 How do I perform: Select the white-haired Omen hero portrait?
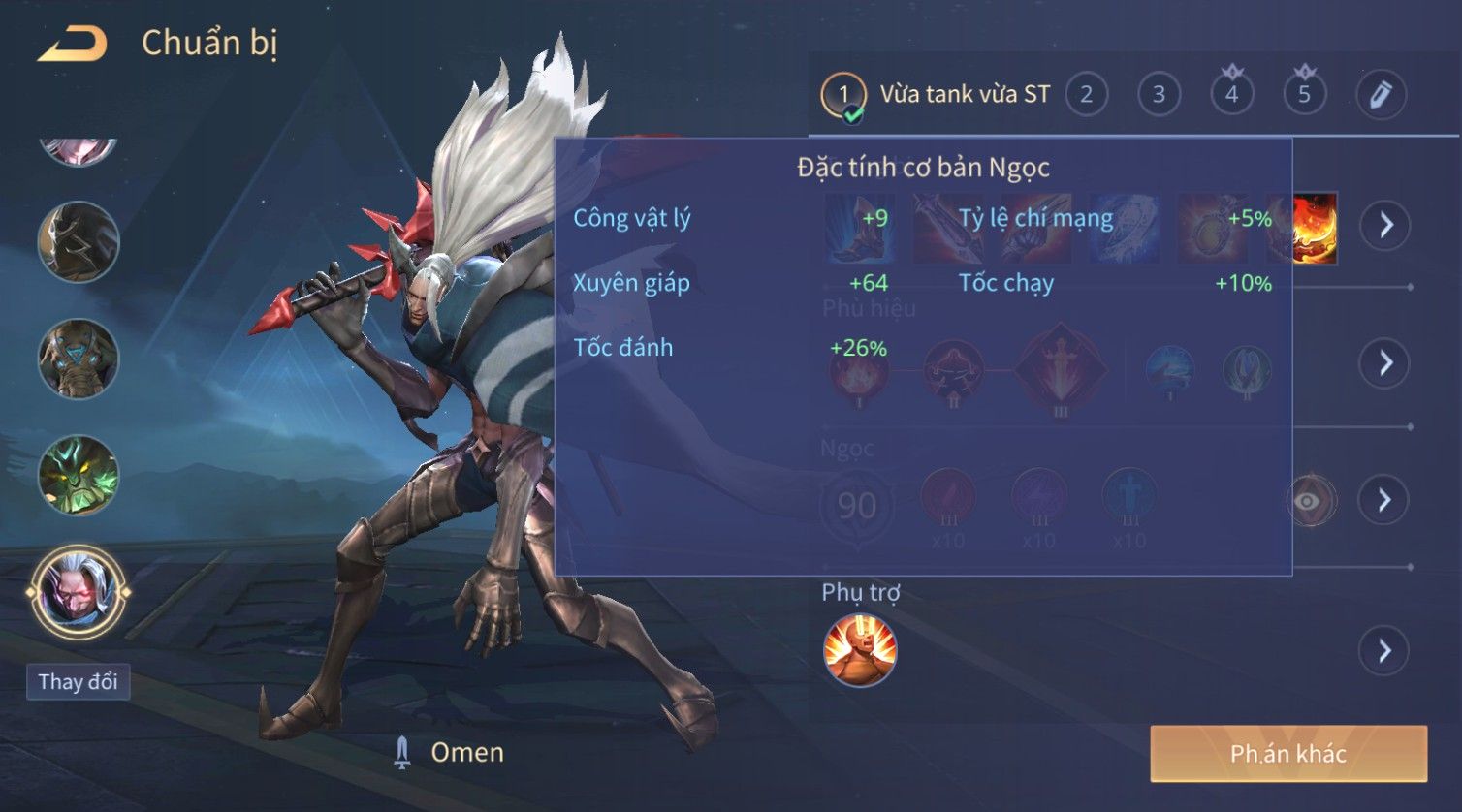click(x=78, y=591)
